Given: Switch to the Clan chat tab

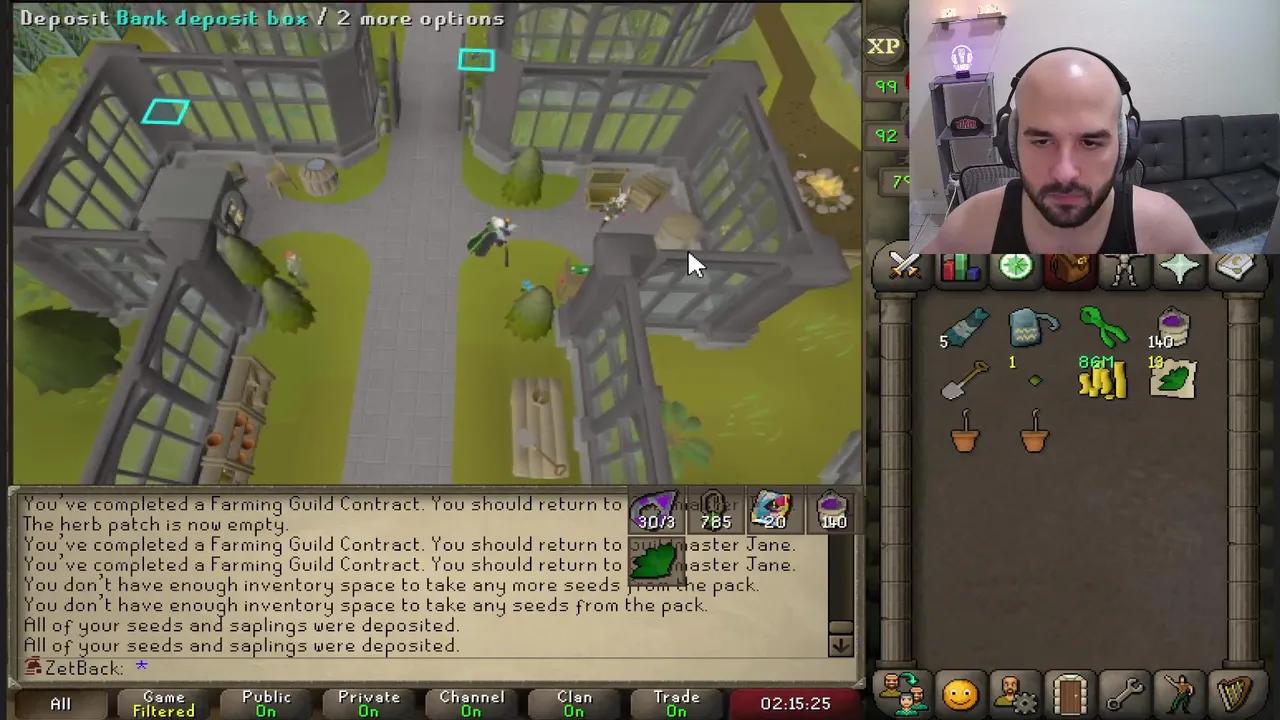Looking at the screenshot, I should [x=573, y=703].
